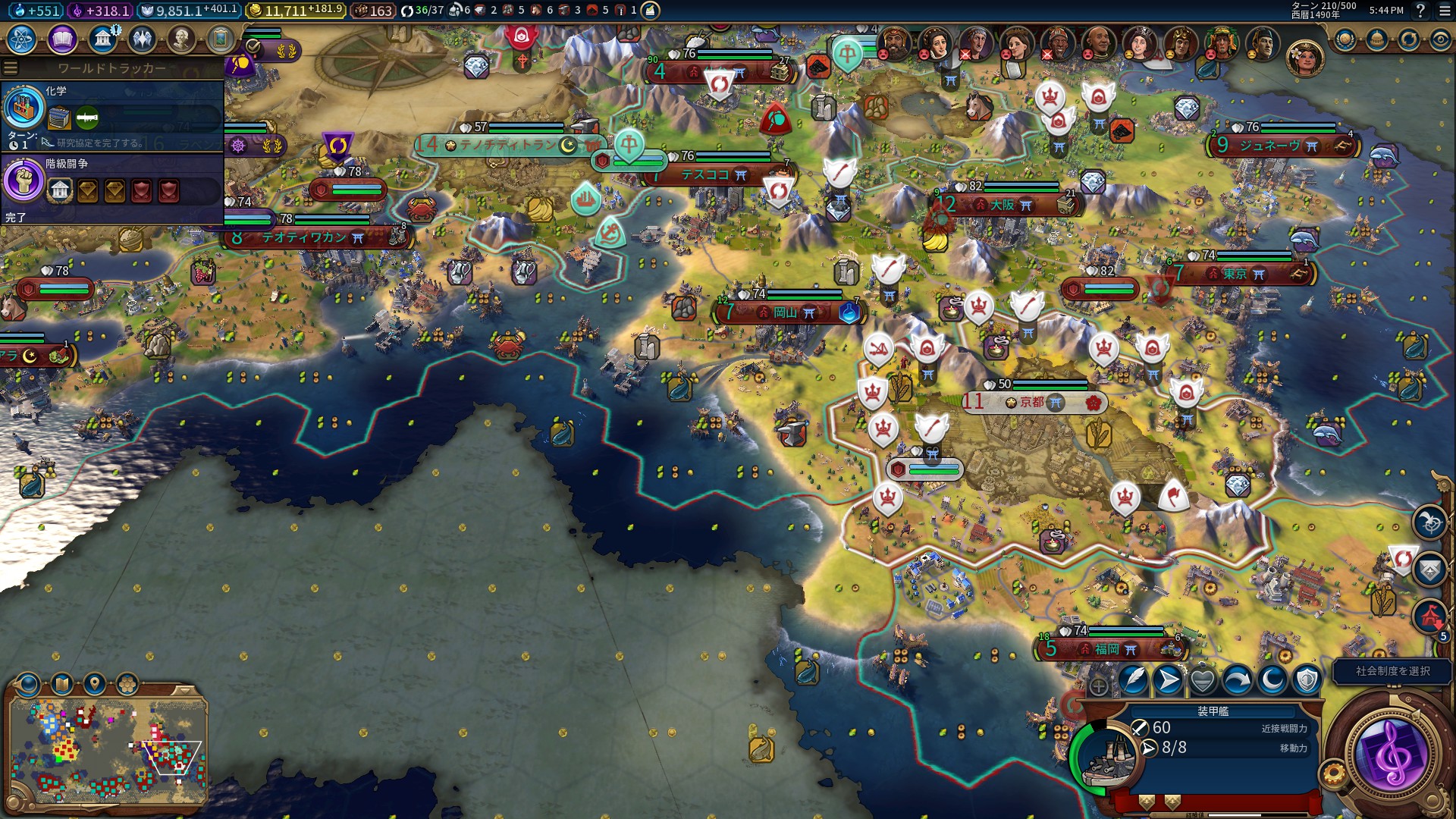1456x819 pixels.
Task: Click the 社会制度を選択 notification button
Action: pos(1392,671)
